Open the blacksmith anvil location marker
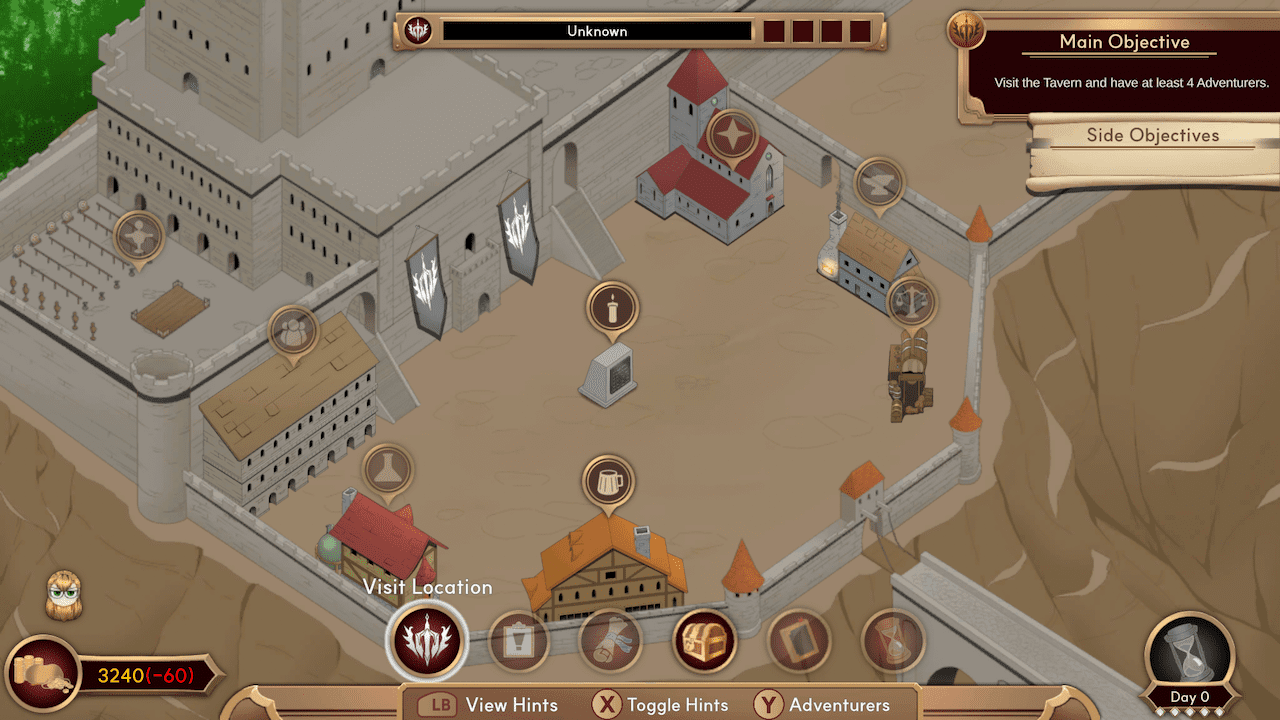The image size is (1280, 720). 879,183
